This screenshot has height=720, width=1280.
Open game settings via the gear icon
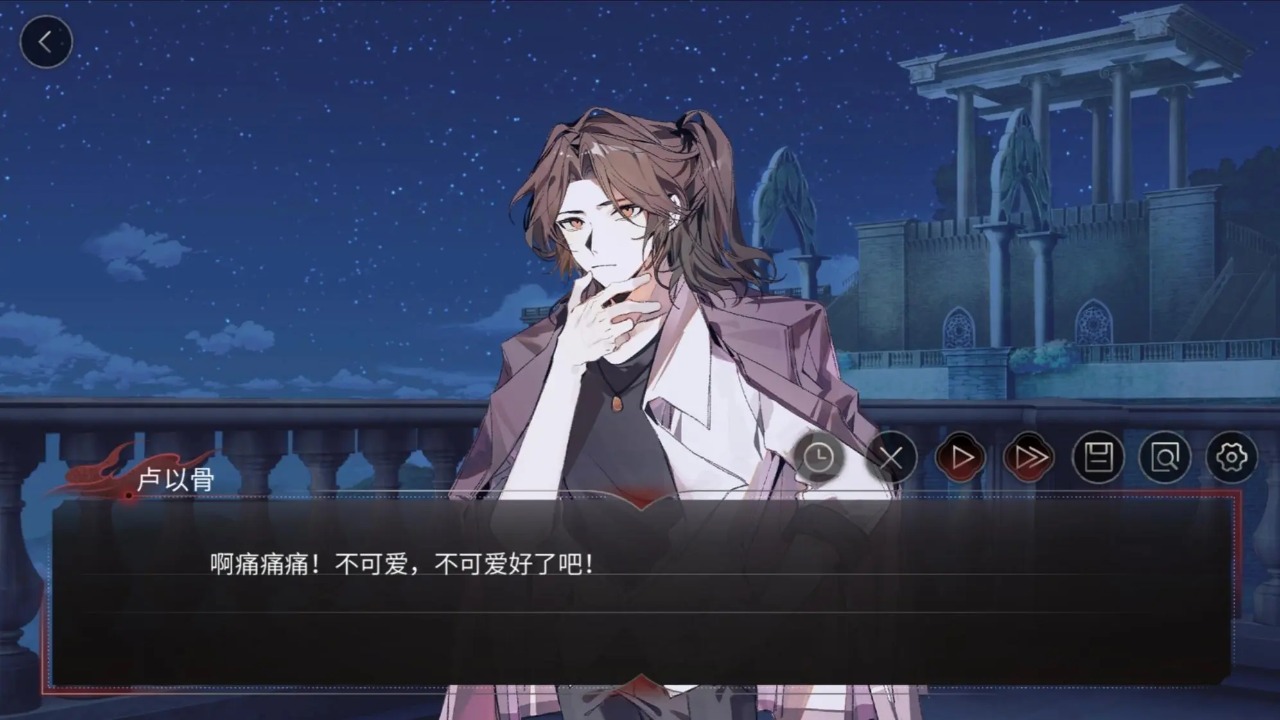[x=1232, y=458]
